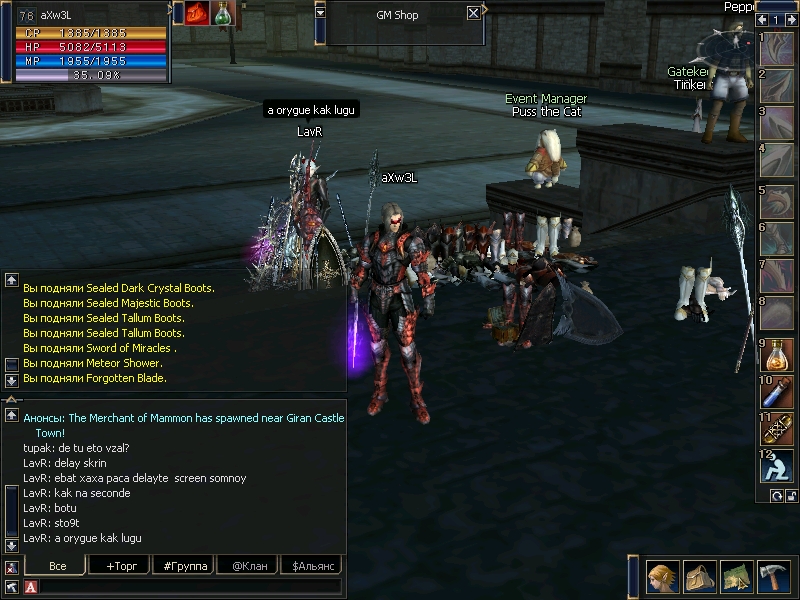
Task: Click the green potion buff icon
Action: click(222, 13)
